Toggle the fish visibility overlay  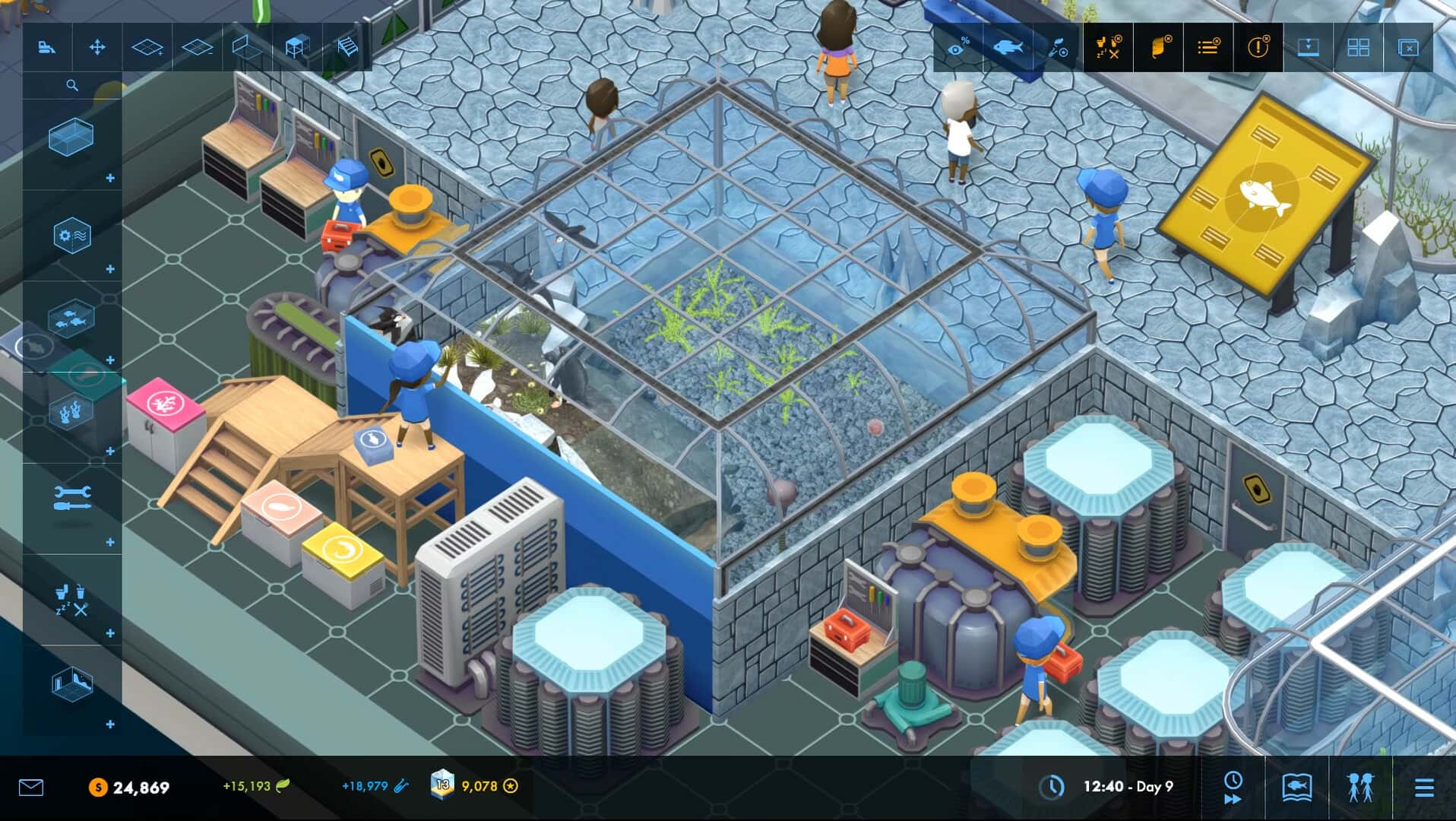point(1009,47)
